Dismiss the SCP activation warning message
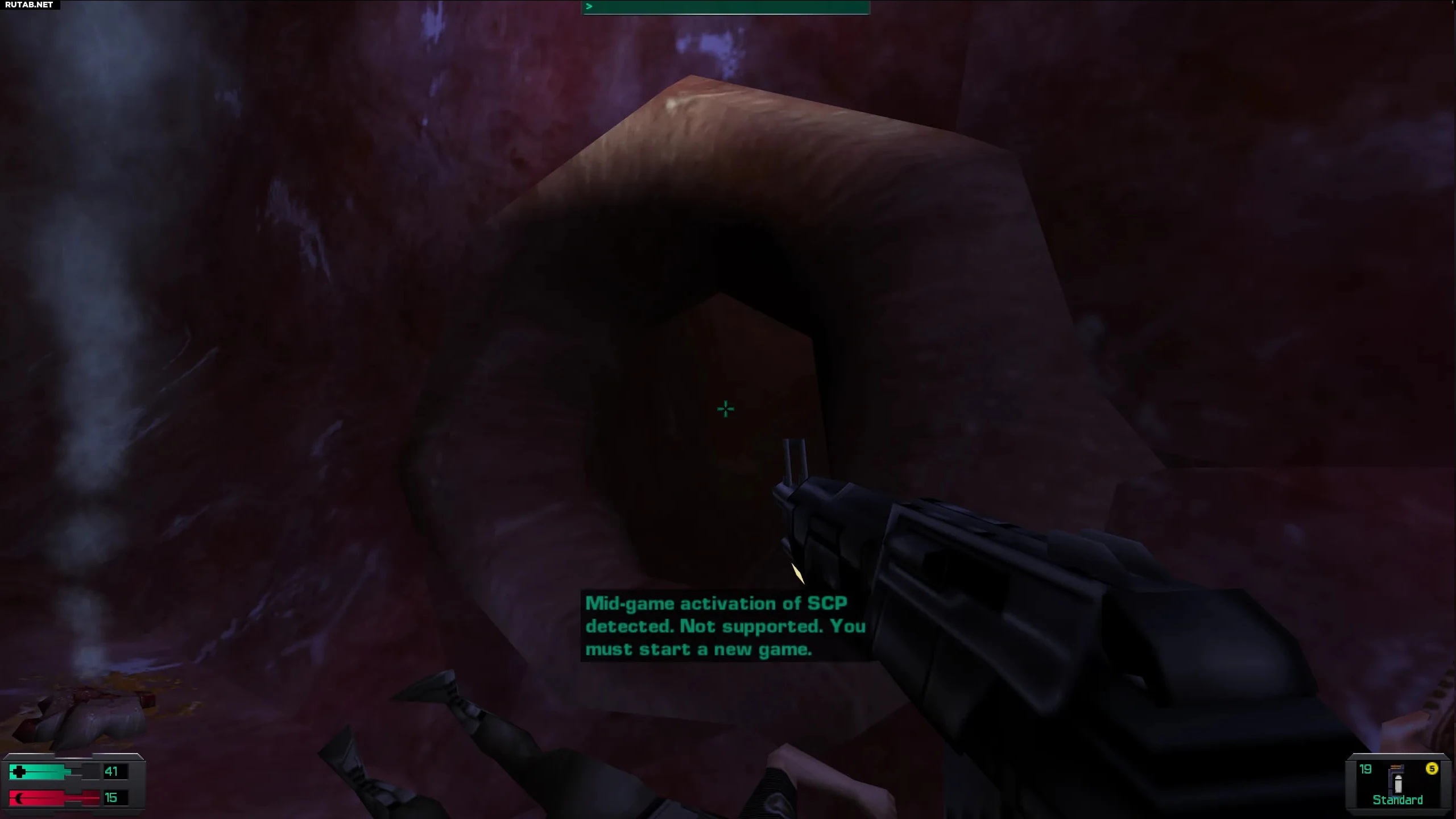The width and height of the screenshot is (1456, 819). 725,626
